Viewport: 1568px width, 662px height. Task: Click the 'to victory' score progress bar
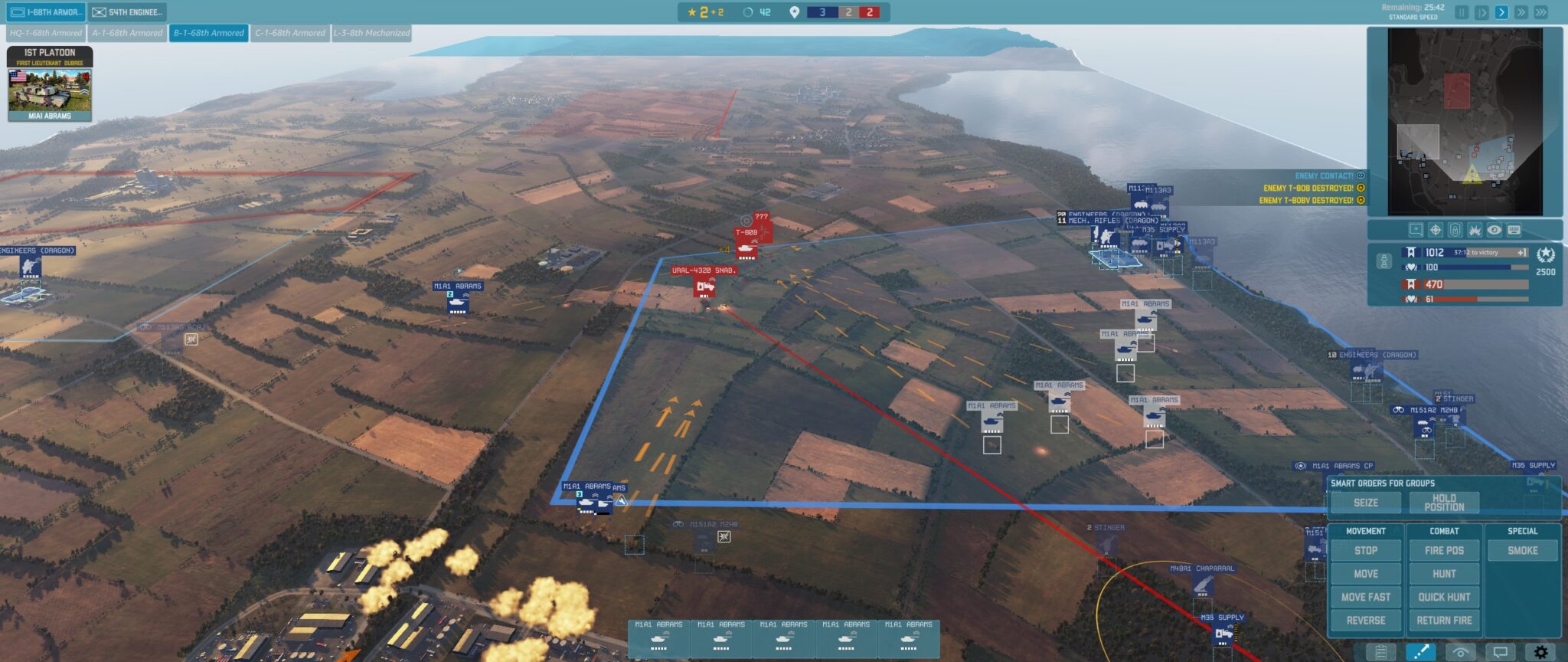(x=1484, y=254)
